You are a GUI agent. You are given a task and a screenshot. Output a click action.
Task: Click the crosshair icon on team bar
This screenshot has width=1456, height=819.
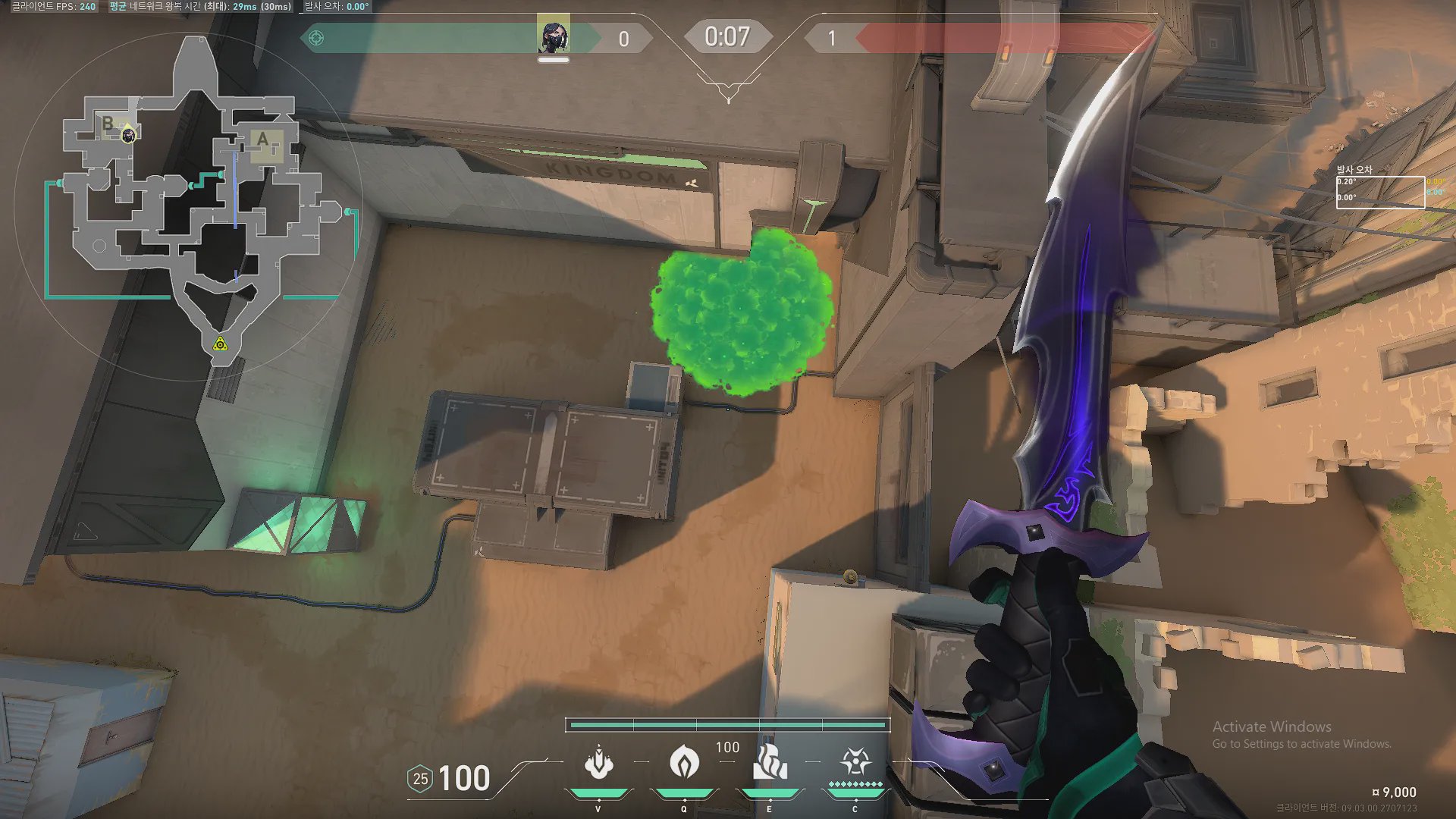[x=316, y=38]
